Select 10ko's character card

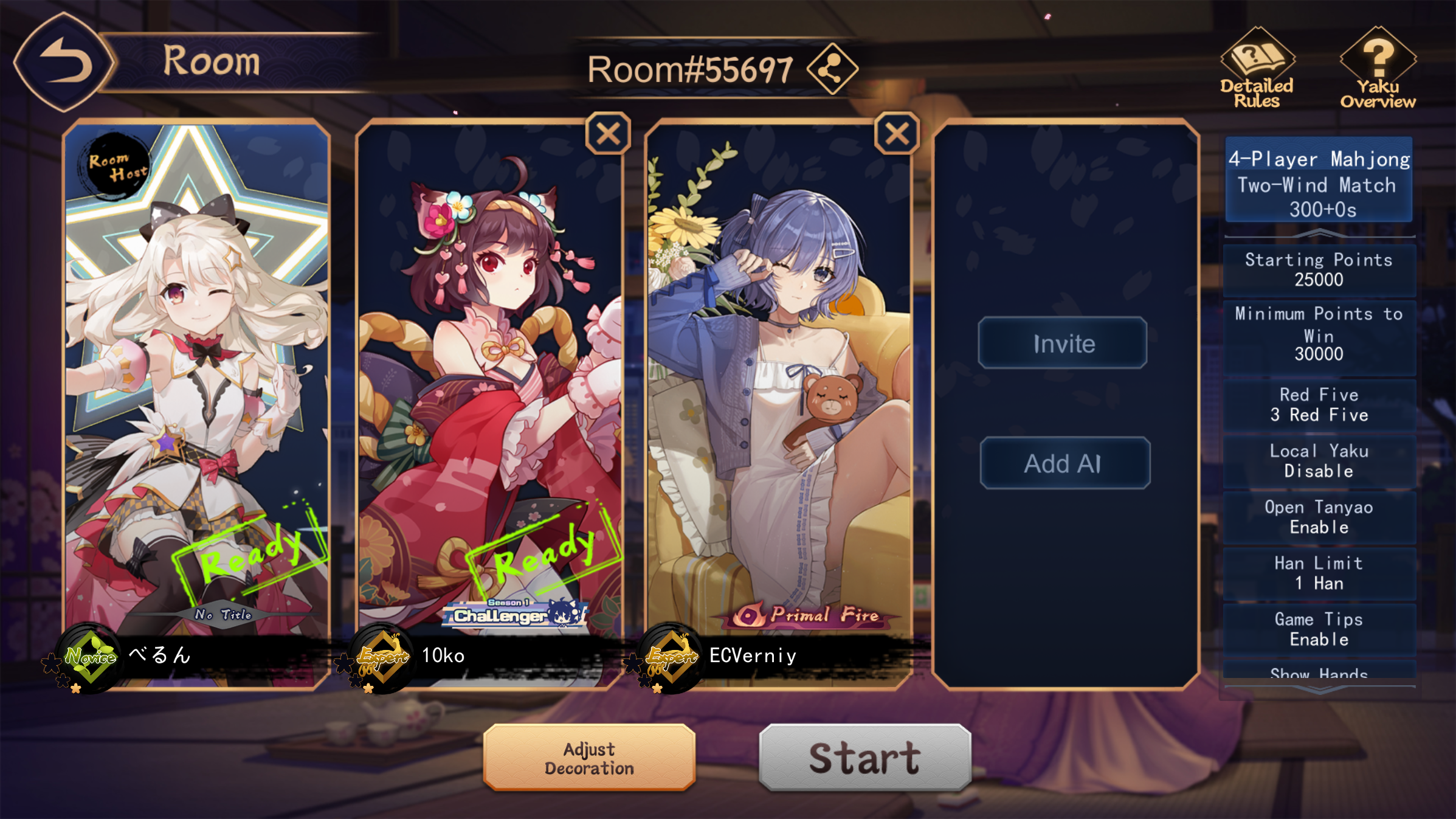pyautogui.click(x=489, y=377)
